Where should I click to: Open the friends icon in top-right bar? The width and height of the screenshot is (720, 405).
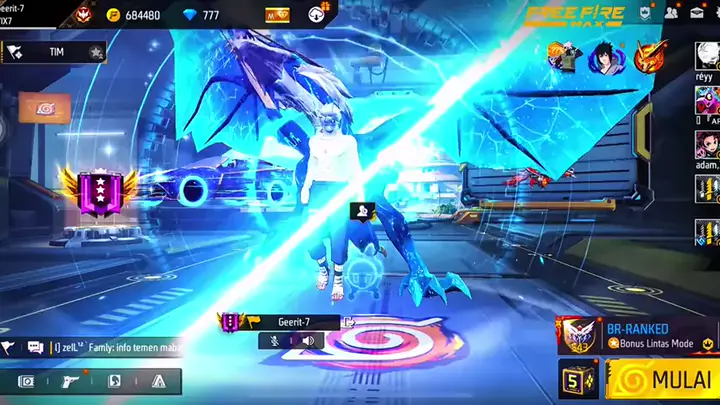(672, 13)
